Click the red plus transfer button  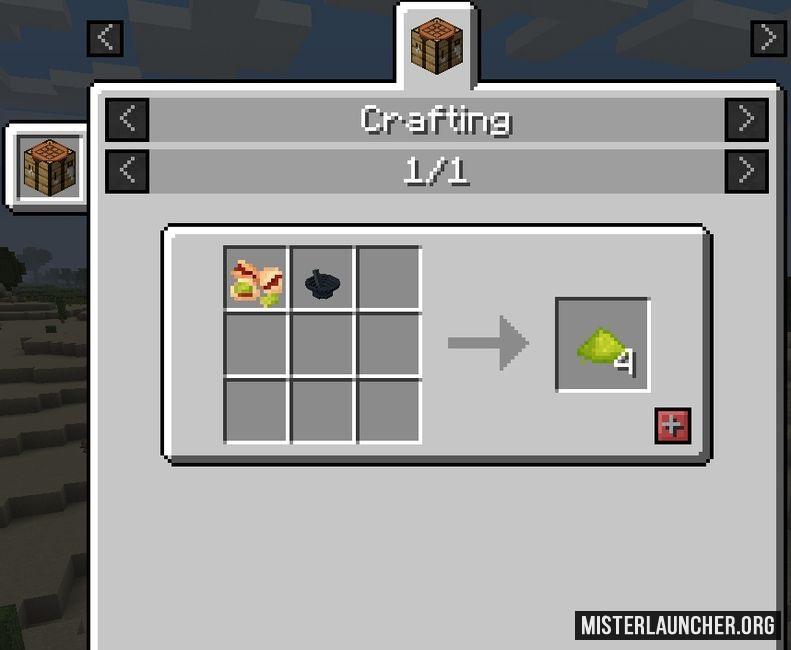coord(672,425)
